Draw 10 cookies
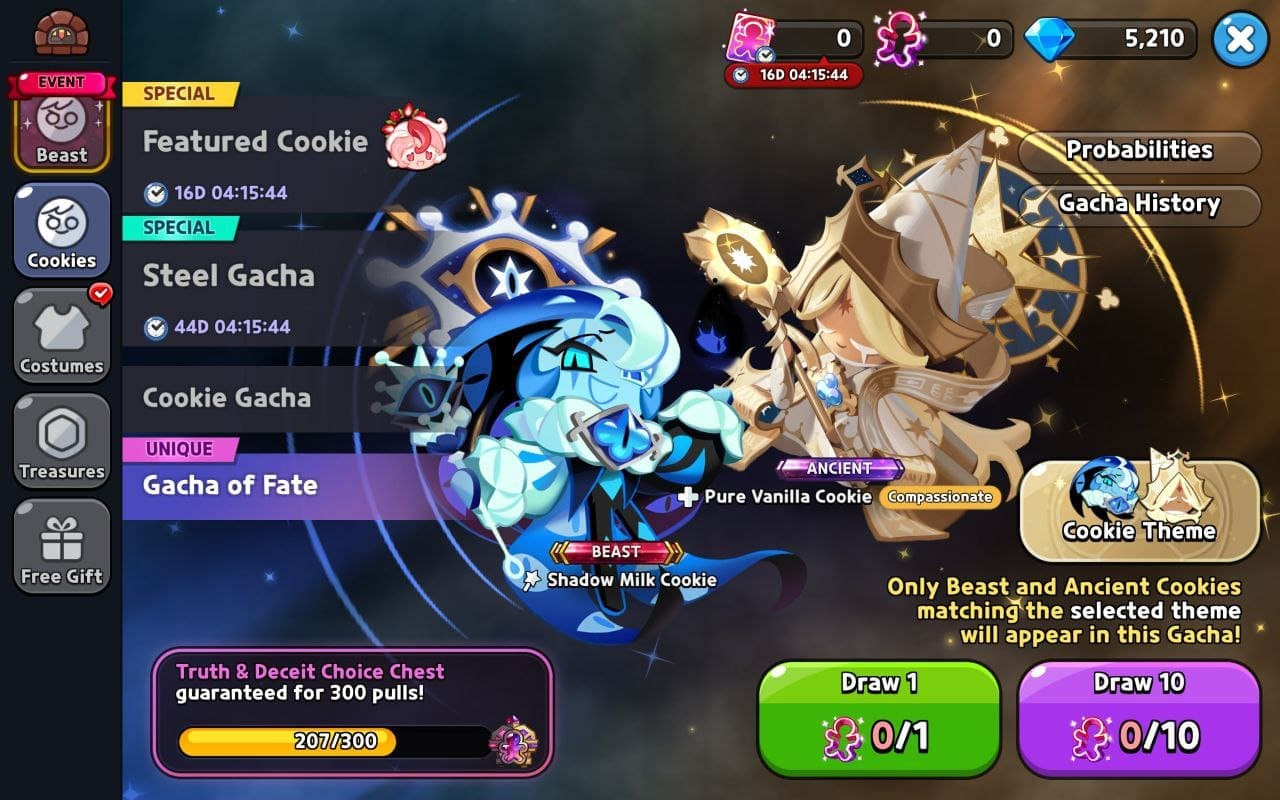1280x800 pixels. click(x=1139, y=718)
